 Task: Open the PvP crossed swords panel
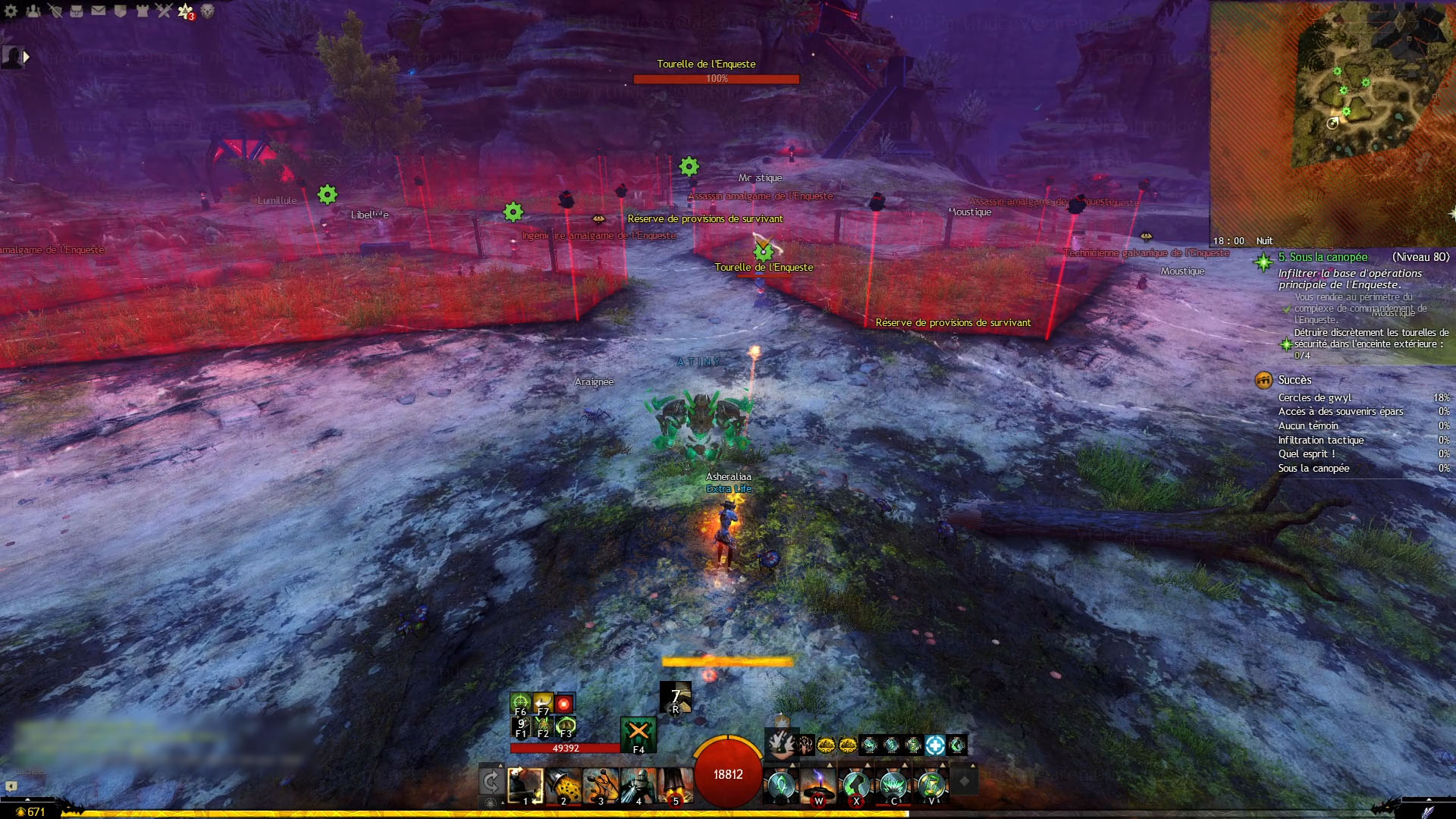164,11
